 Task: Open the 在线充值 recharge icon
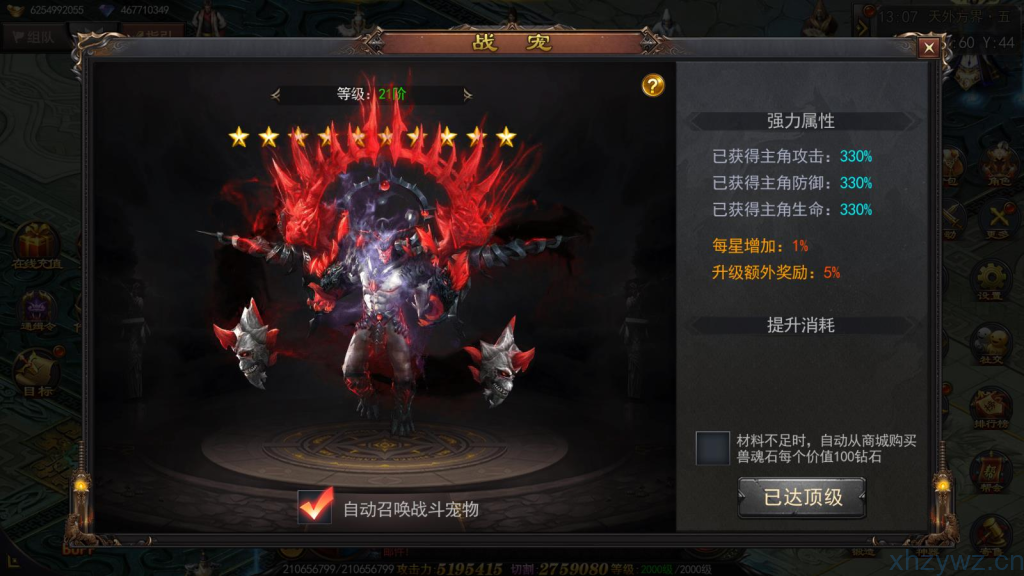point(36,245)
